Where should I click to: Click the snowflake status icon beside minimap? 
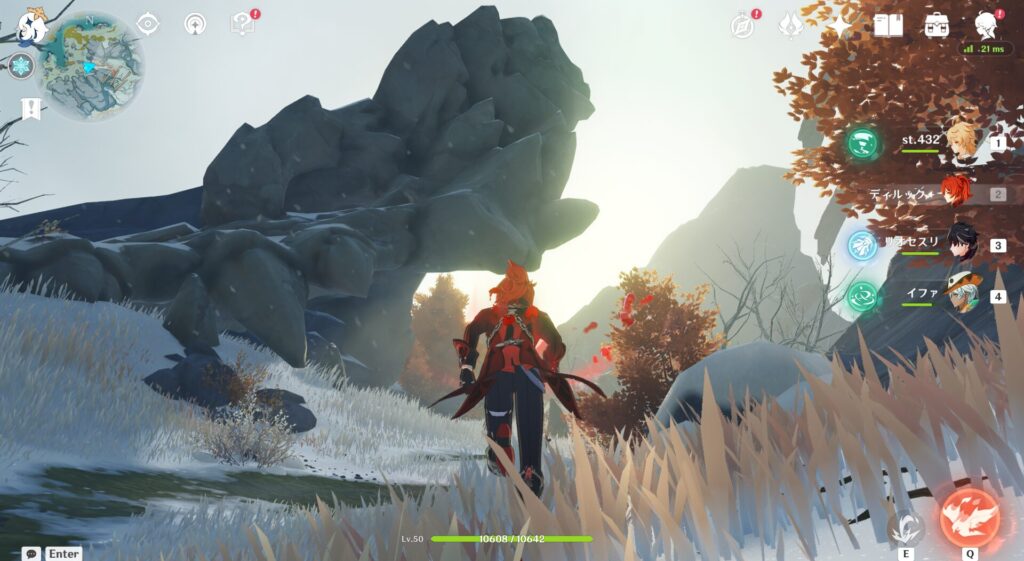21,67
